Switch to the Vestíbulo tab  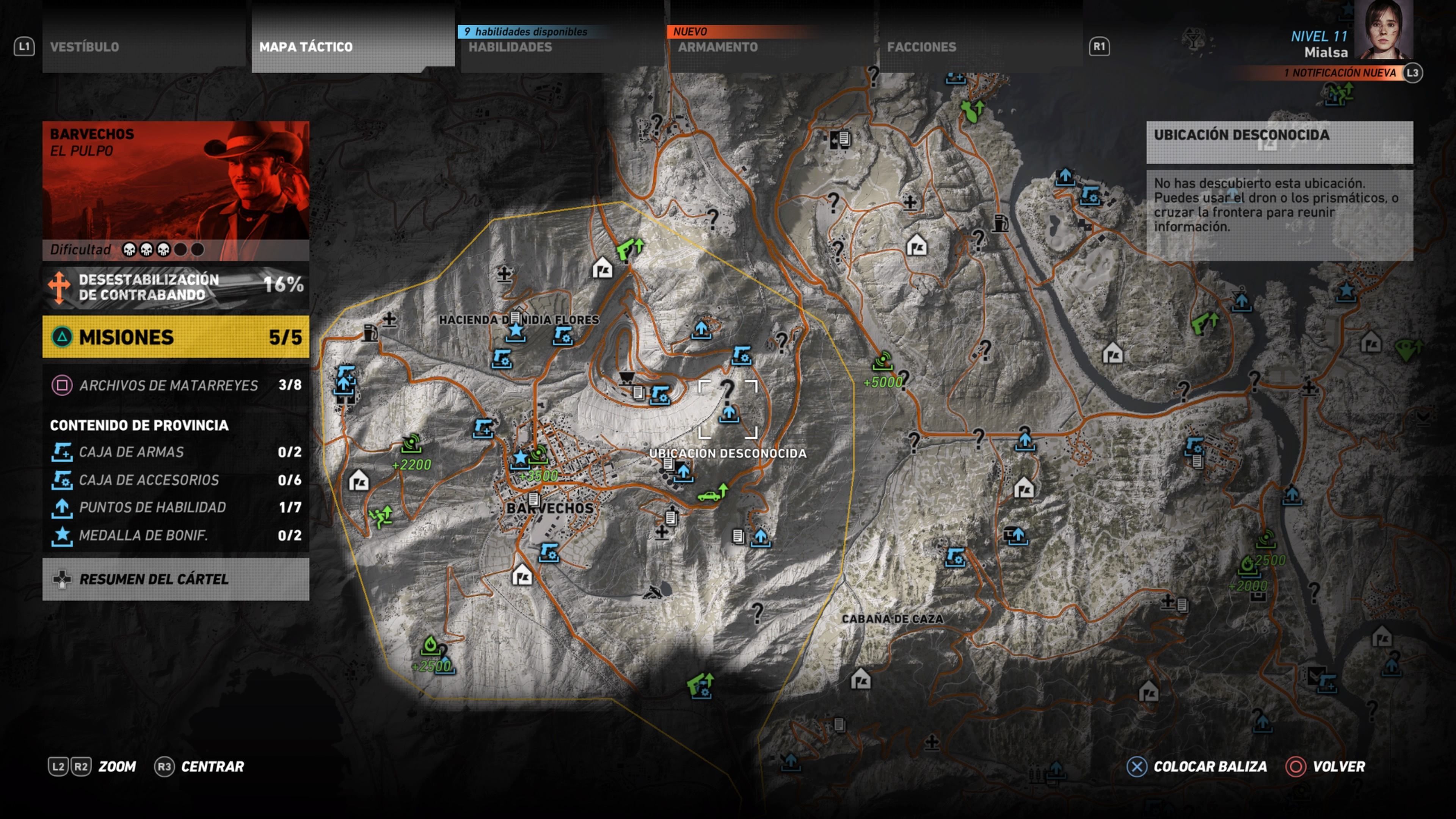pyautogui.click(x=144, y=47)
